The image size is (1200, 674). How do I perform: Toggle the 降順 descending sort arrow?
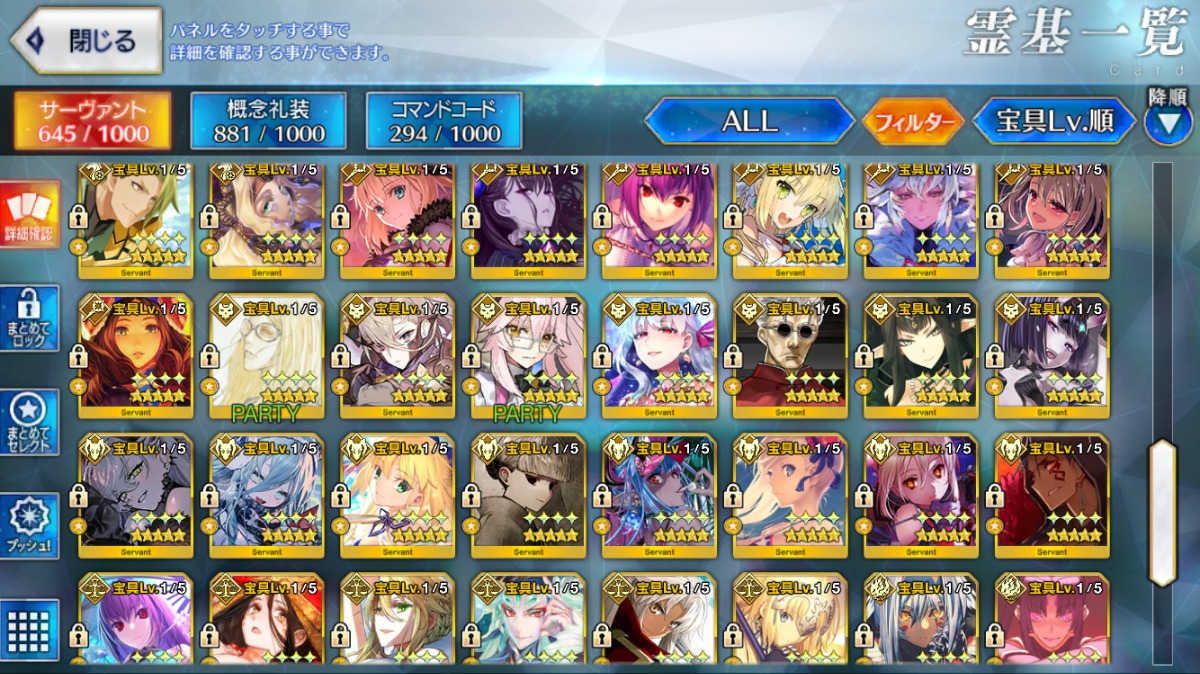1168,120
